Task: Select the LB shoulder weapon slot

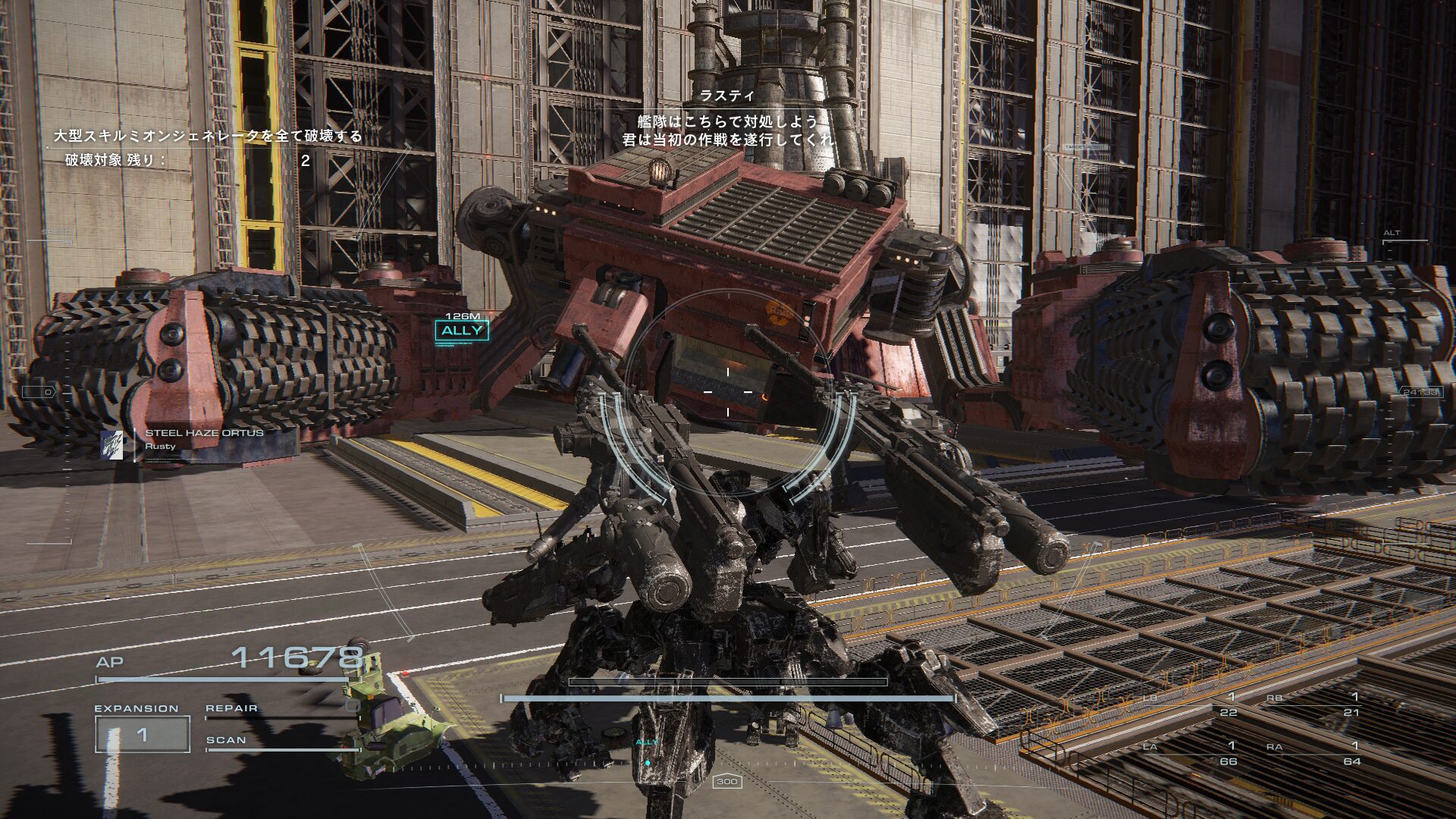Action: [x=1191, y=704]
